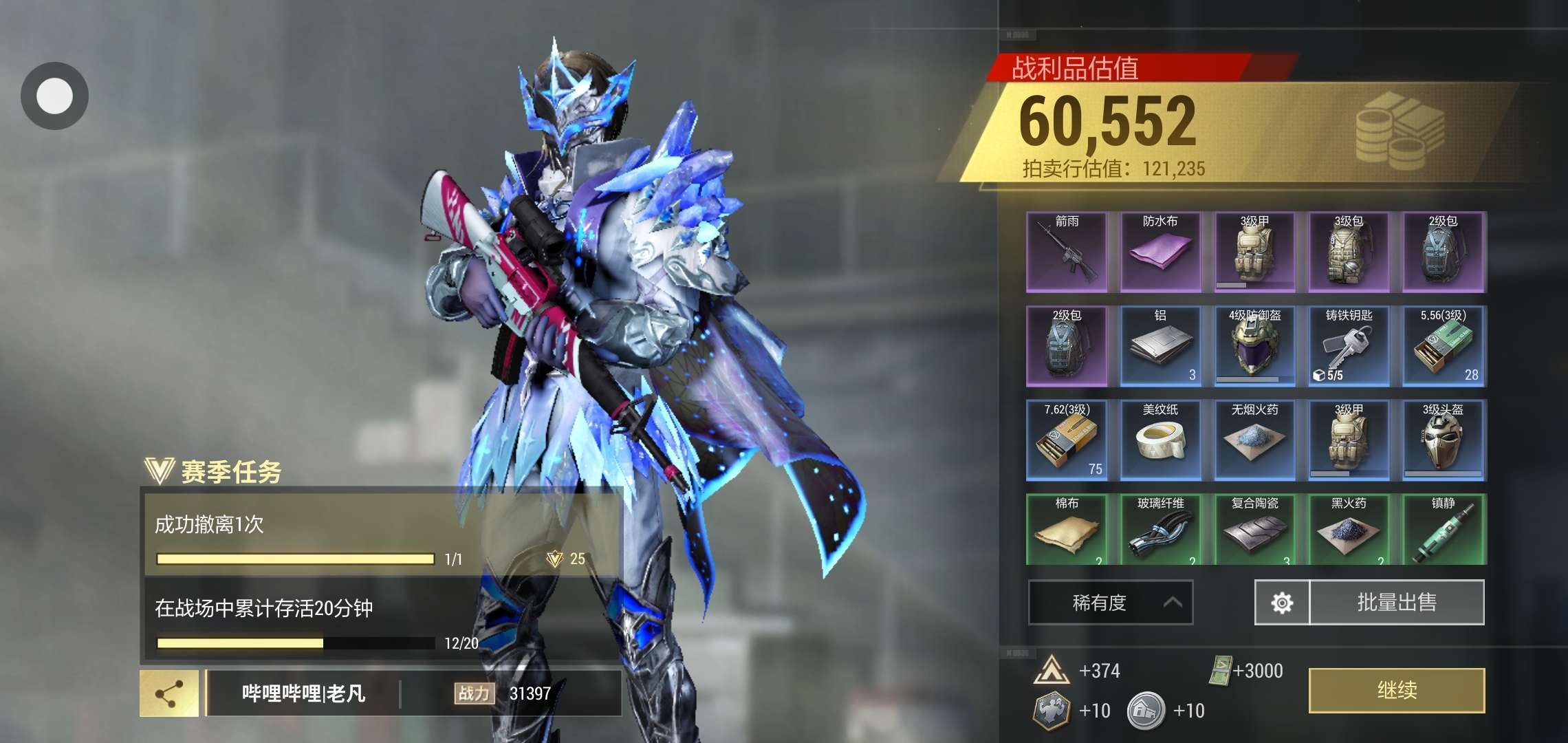Share results with the share icon
Viewport: 1568px width, 743px height.
click(x=169, y=693)
